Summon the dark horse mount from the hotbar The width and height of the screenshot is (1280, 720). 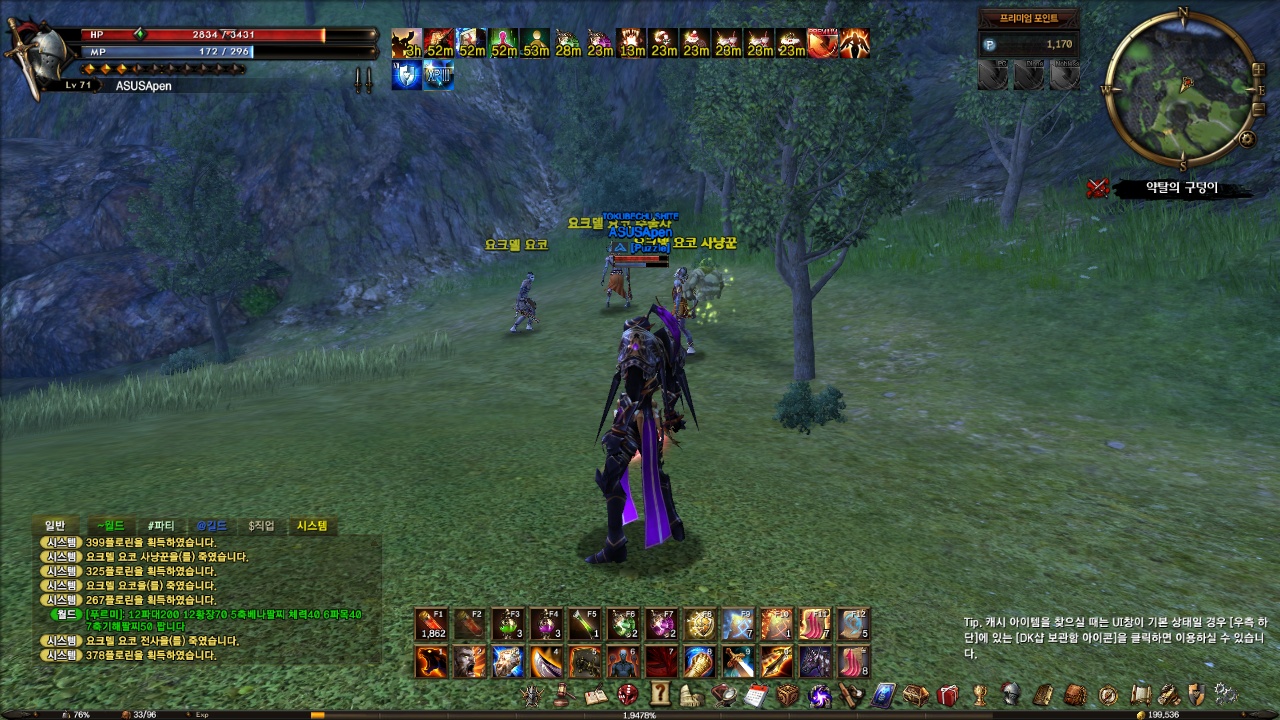coord(815,662)
